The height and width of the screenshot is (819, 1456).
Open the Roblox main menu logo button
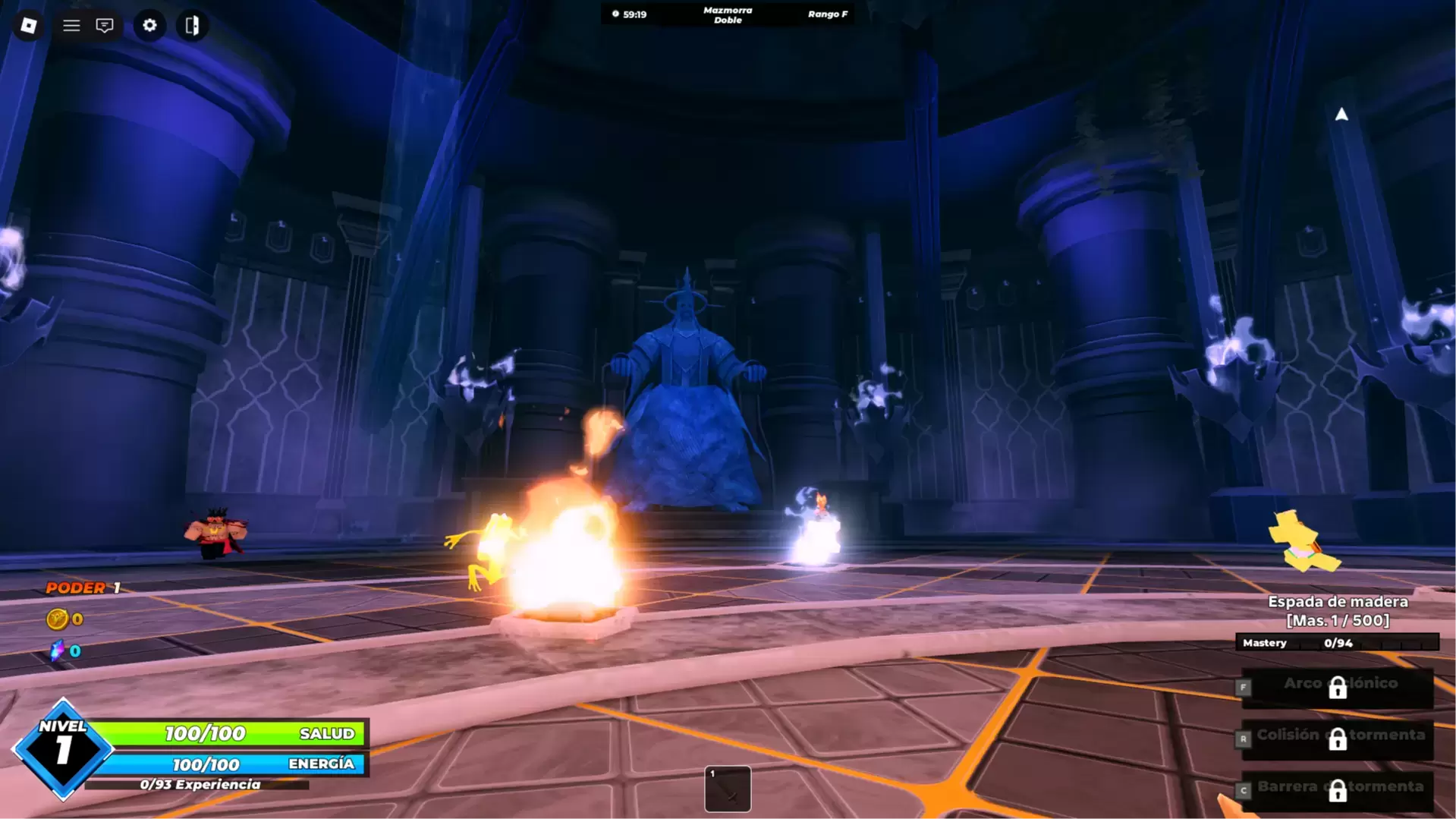pyautogui.click(x=28, y=25)
